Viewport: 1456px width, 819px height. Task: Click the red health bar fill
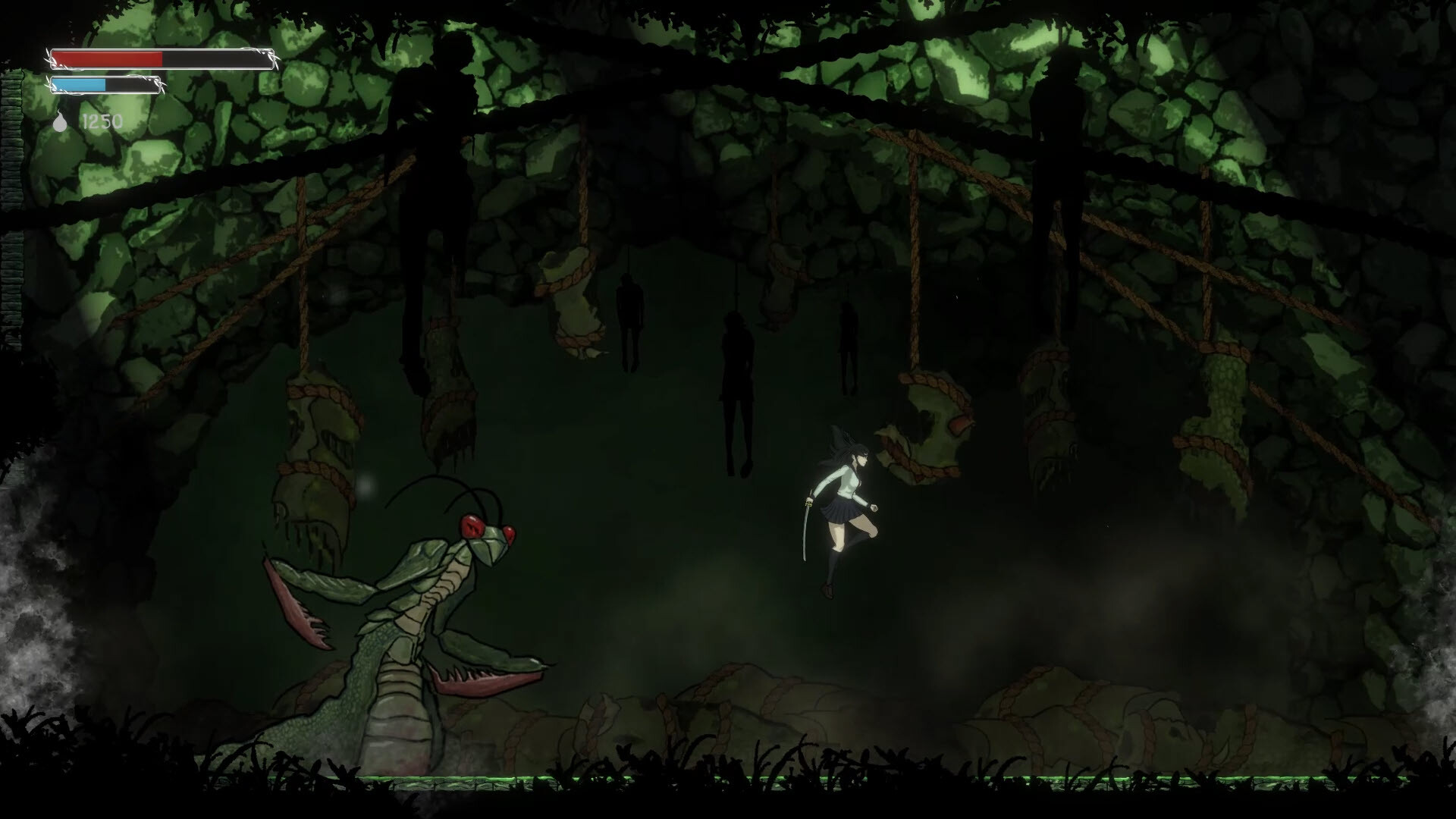106,58
